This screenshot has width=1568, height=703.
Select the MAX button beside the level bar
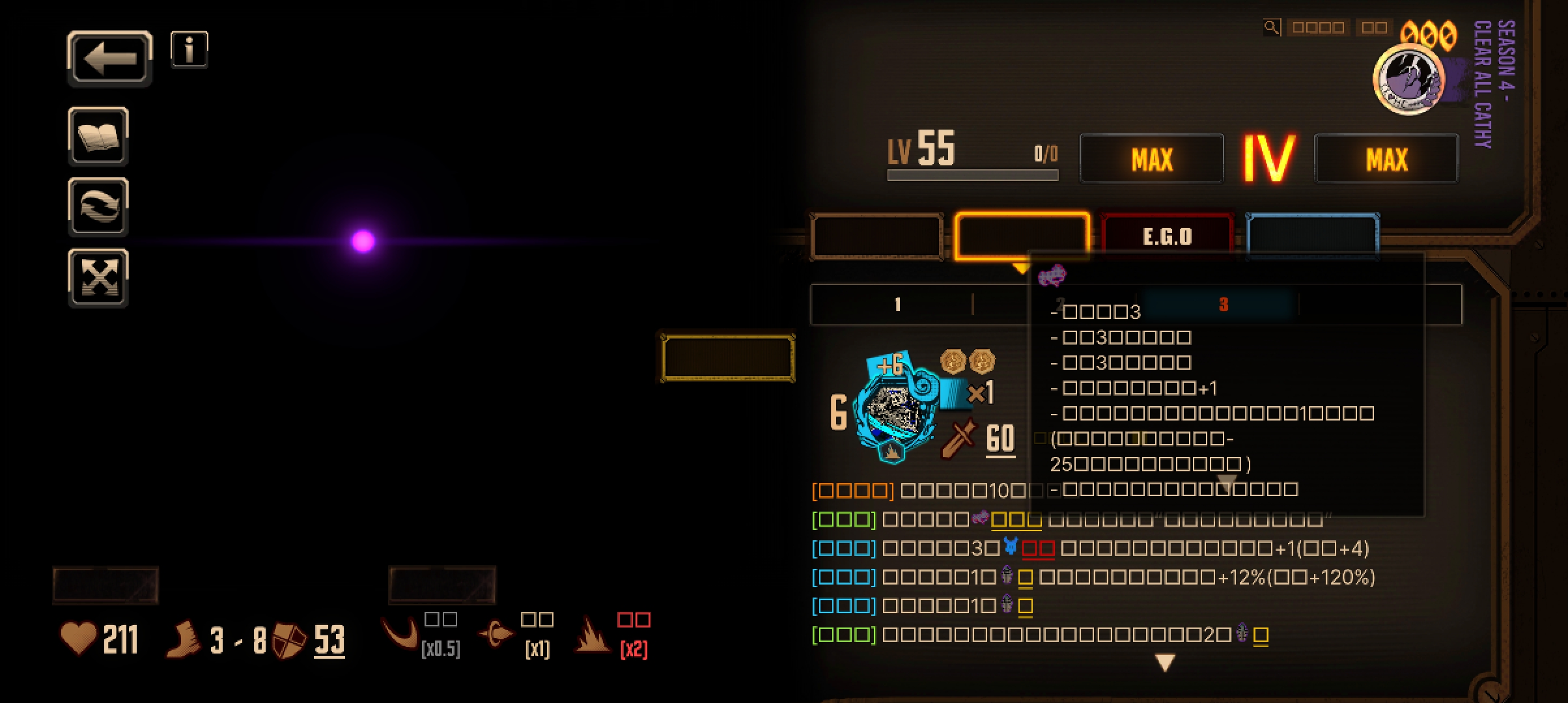(x=1151, y=159)
